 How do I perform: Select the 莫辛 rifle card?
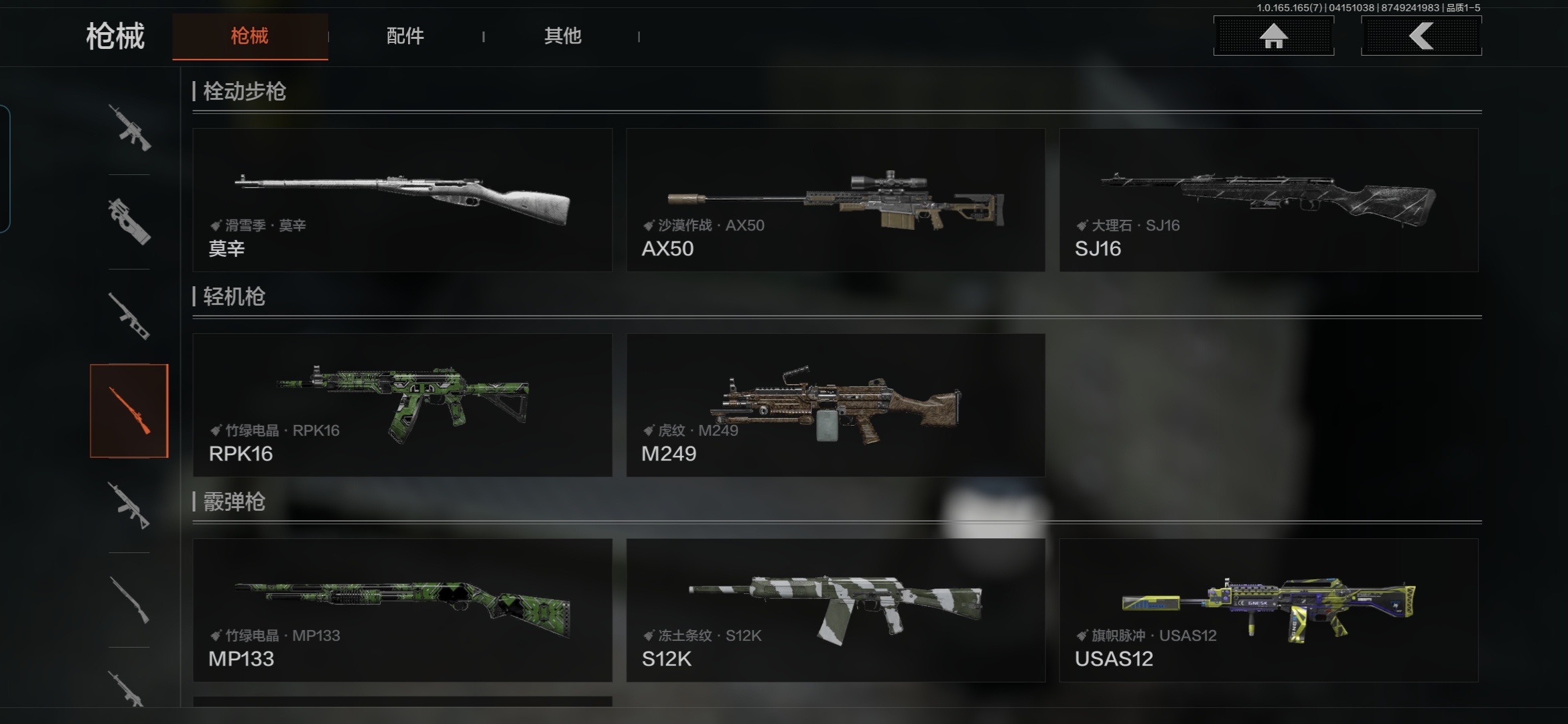[x=402, y=200]
